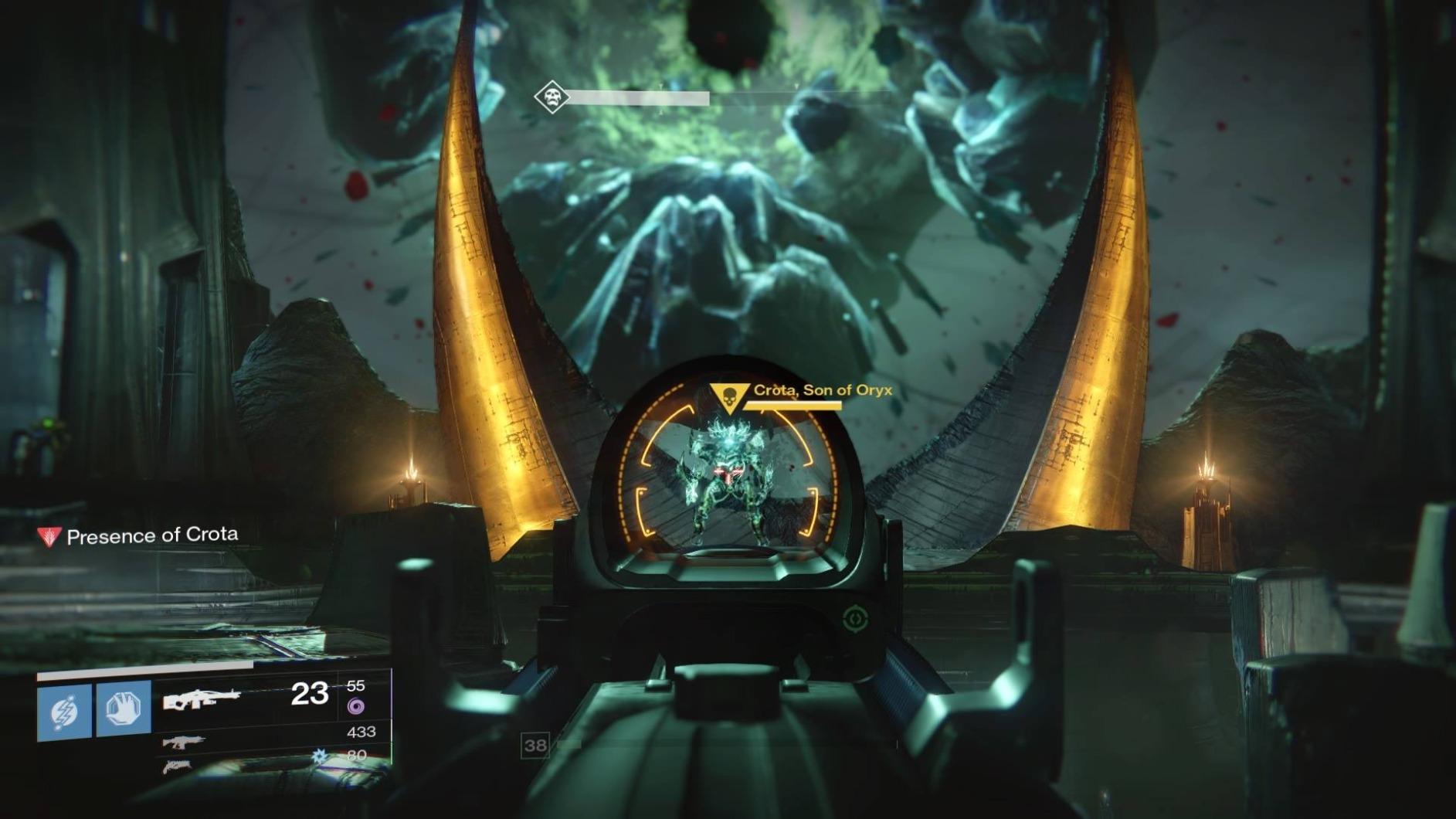Activate the lightning grenade ability icon

pyautogui.click(x=64, y=711)
